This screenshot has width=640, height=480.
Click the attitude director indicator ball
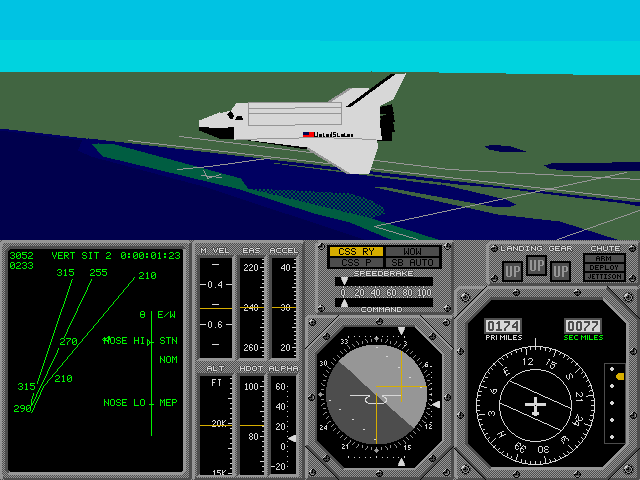pos(375,398)
